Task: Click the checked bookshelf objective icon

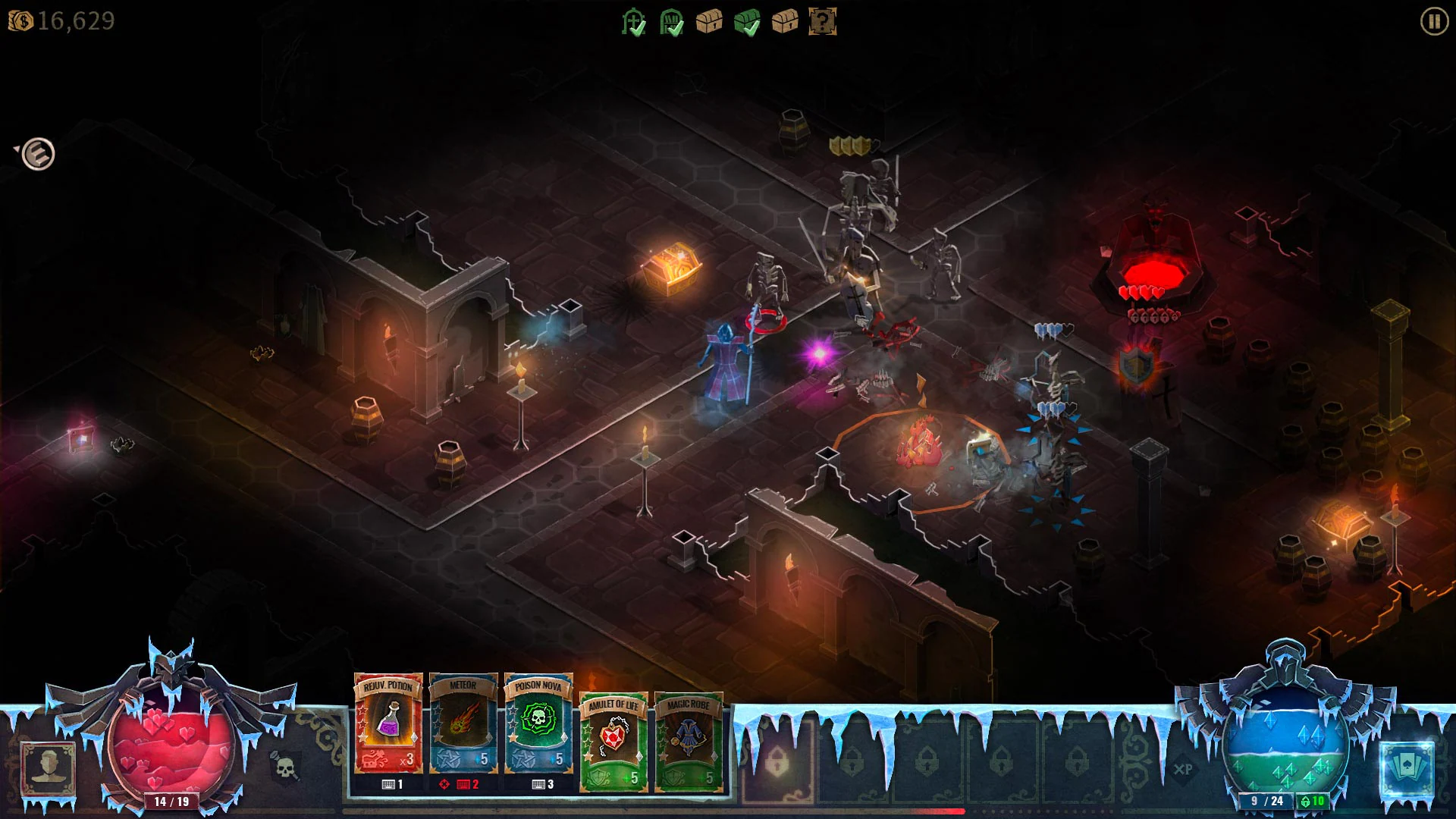Action: click(x=672, y=21)
